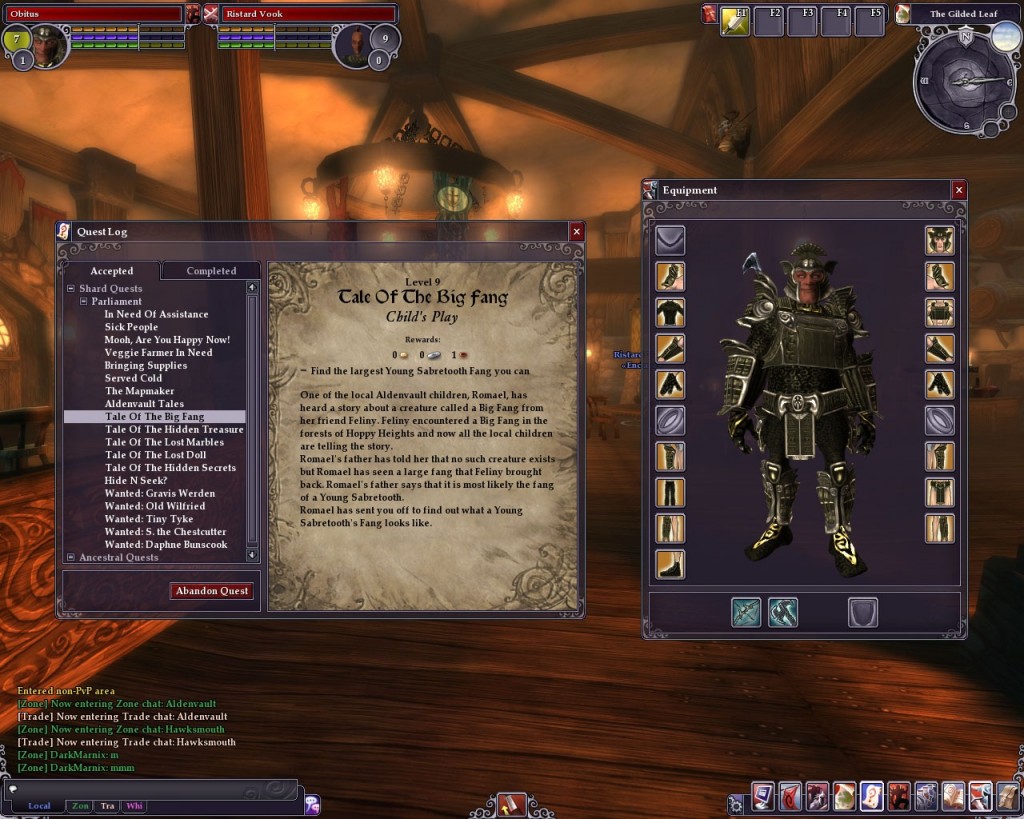Viewport: 1024px width, 819px height.
Task: Click the chat input box
Action: click(150, 789)
